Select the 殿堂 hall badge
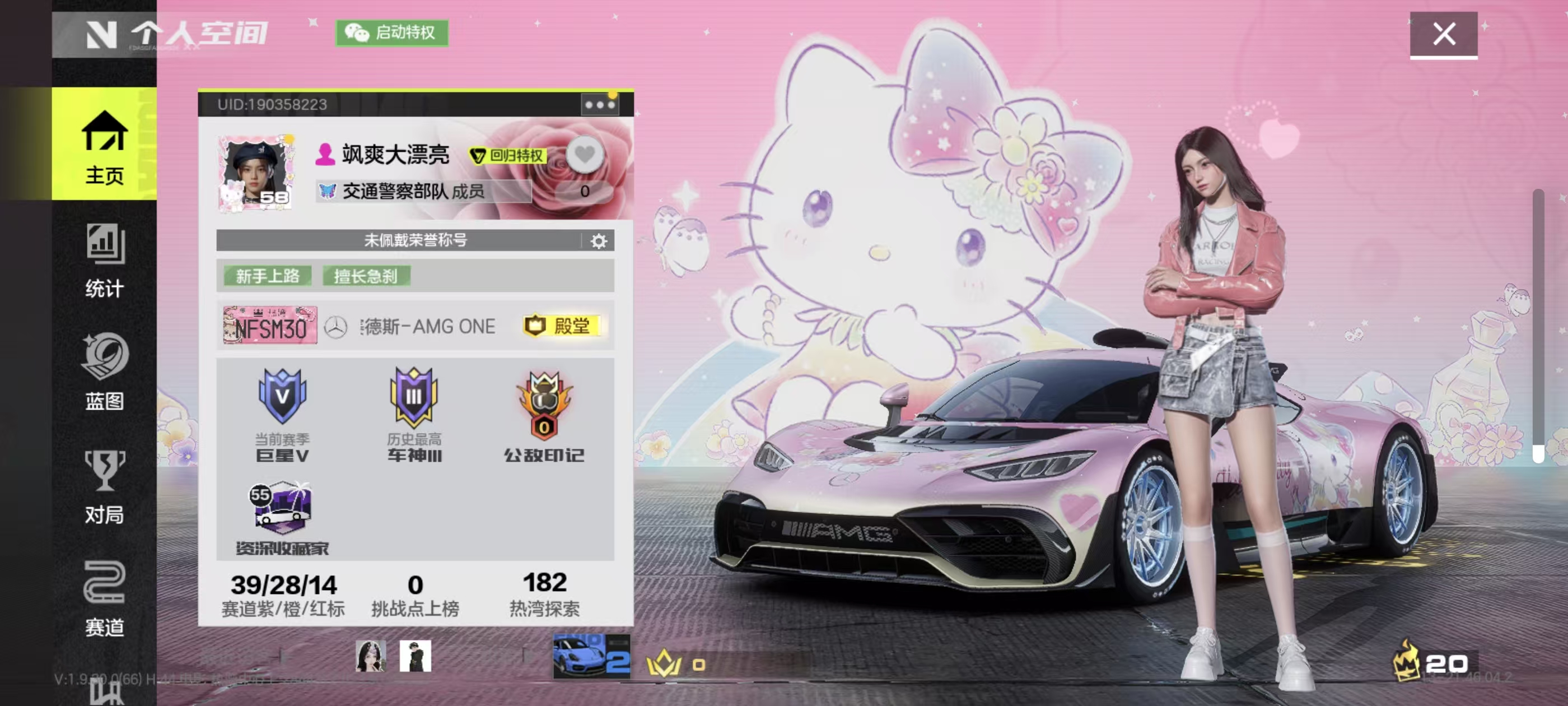This screenshot has width=1568, height=706. click(x=562, y=327)
